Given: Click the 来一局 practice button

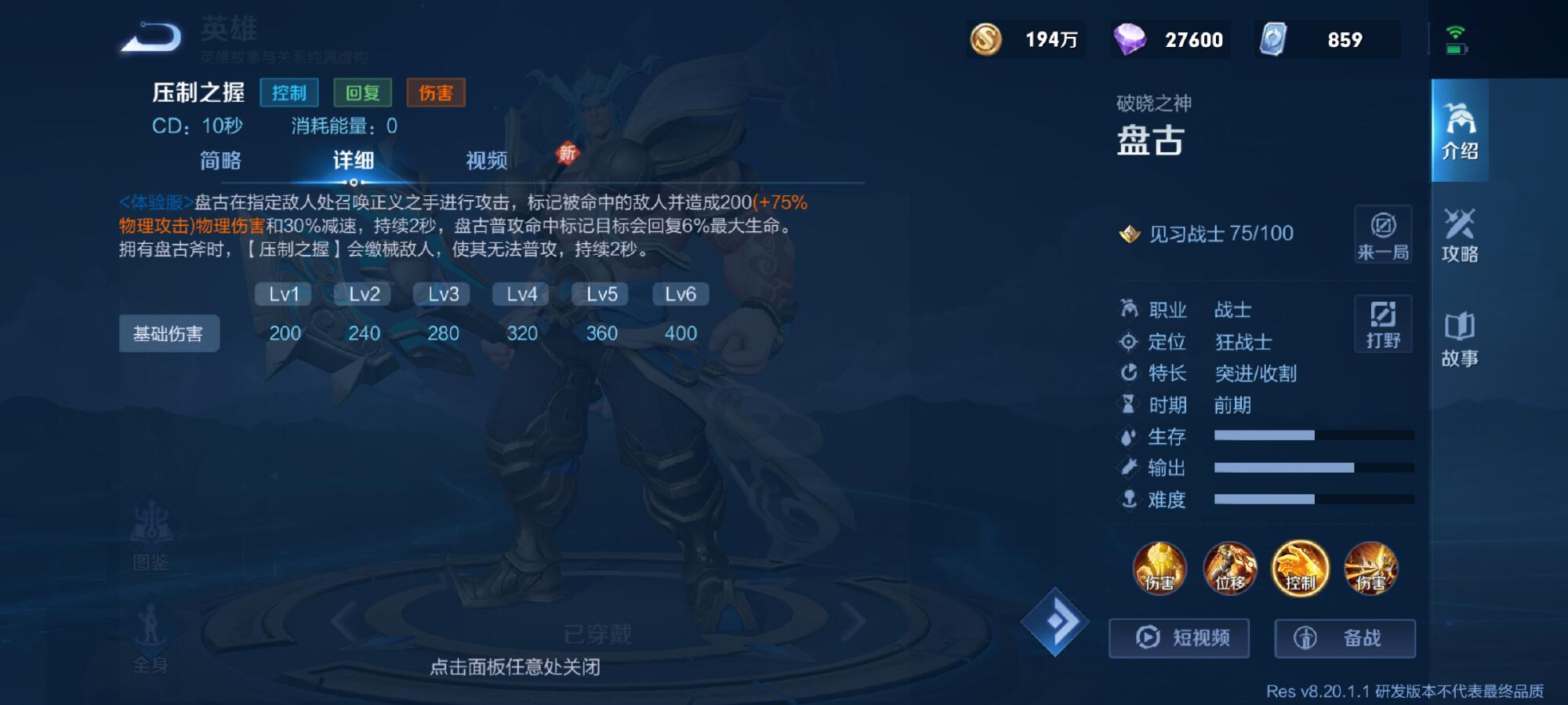Looking at the screenshot, I should tap(1382, 235).
